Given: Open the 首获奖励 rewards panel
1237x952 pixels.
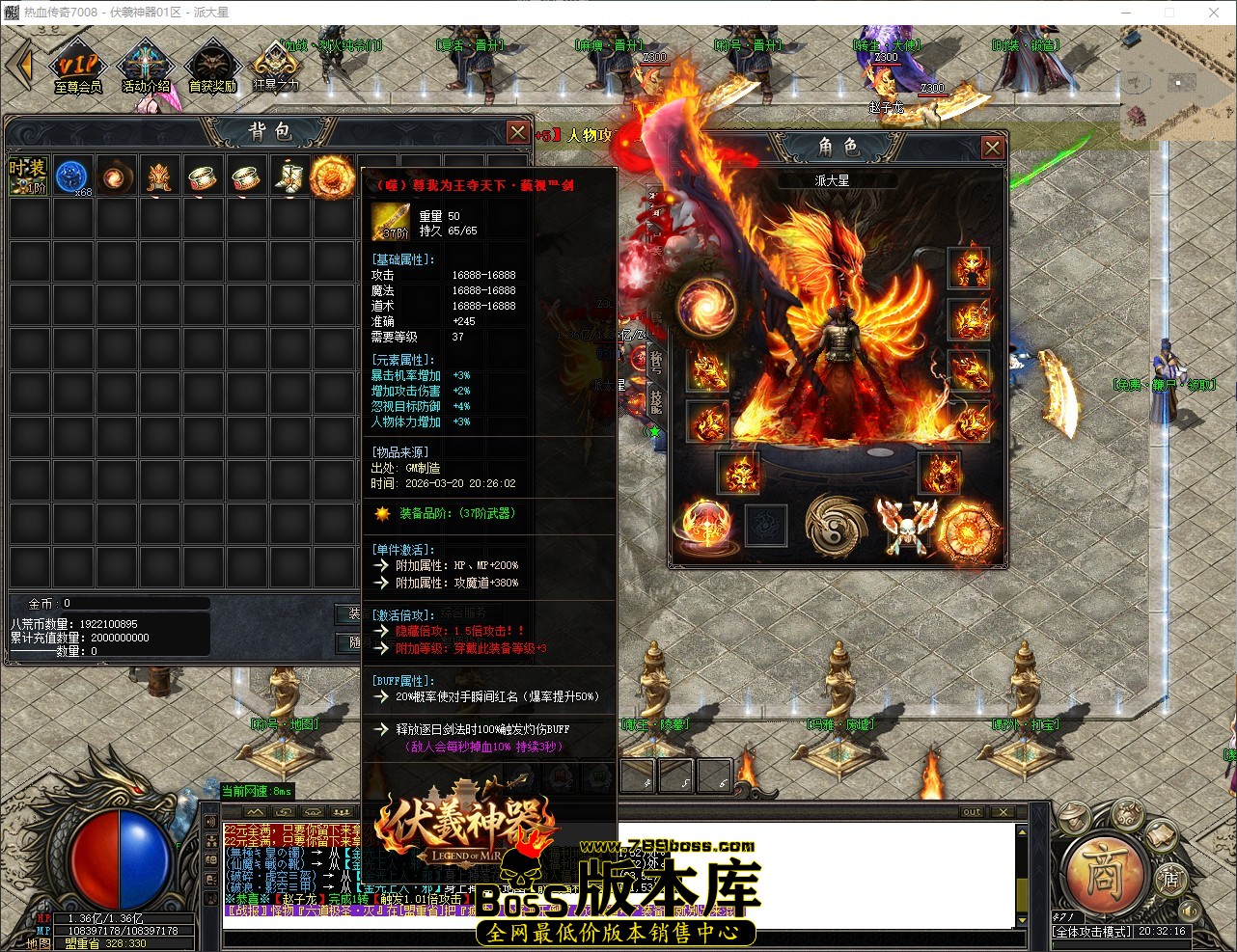Looking at the screenshot, I should point(212,64).
